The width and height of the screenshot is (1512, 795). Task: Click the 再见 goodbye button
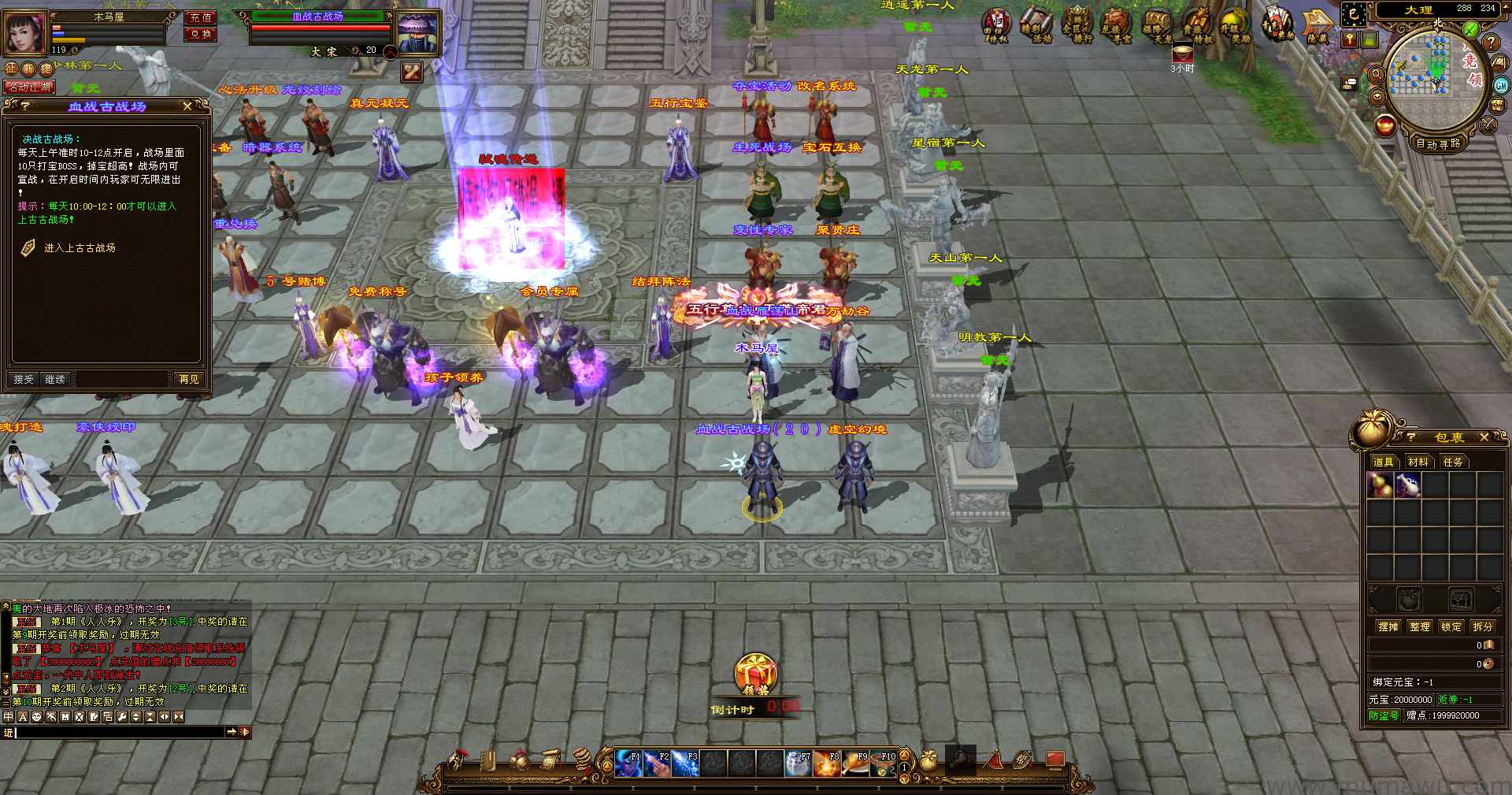click(188, 380)
